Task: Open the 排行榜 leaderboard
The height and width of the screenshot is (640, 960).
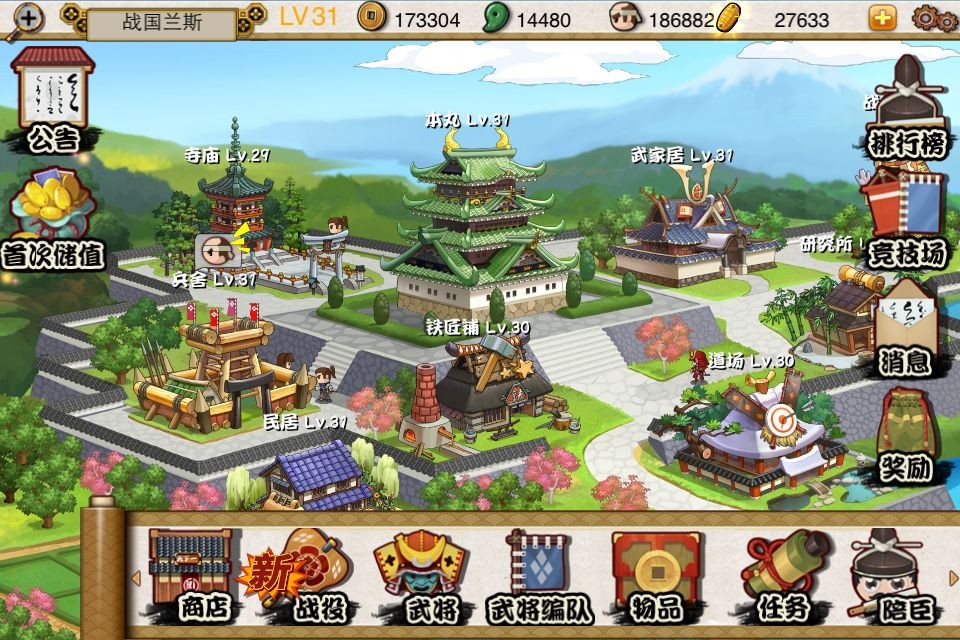Action: (906, 110)
